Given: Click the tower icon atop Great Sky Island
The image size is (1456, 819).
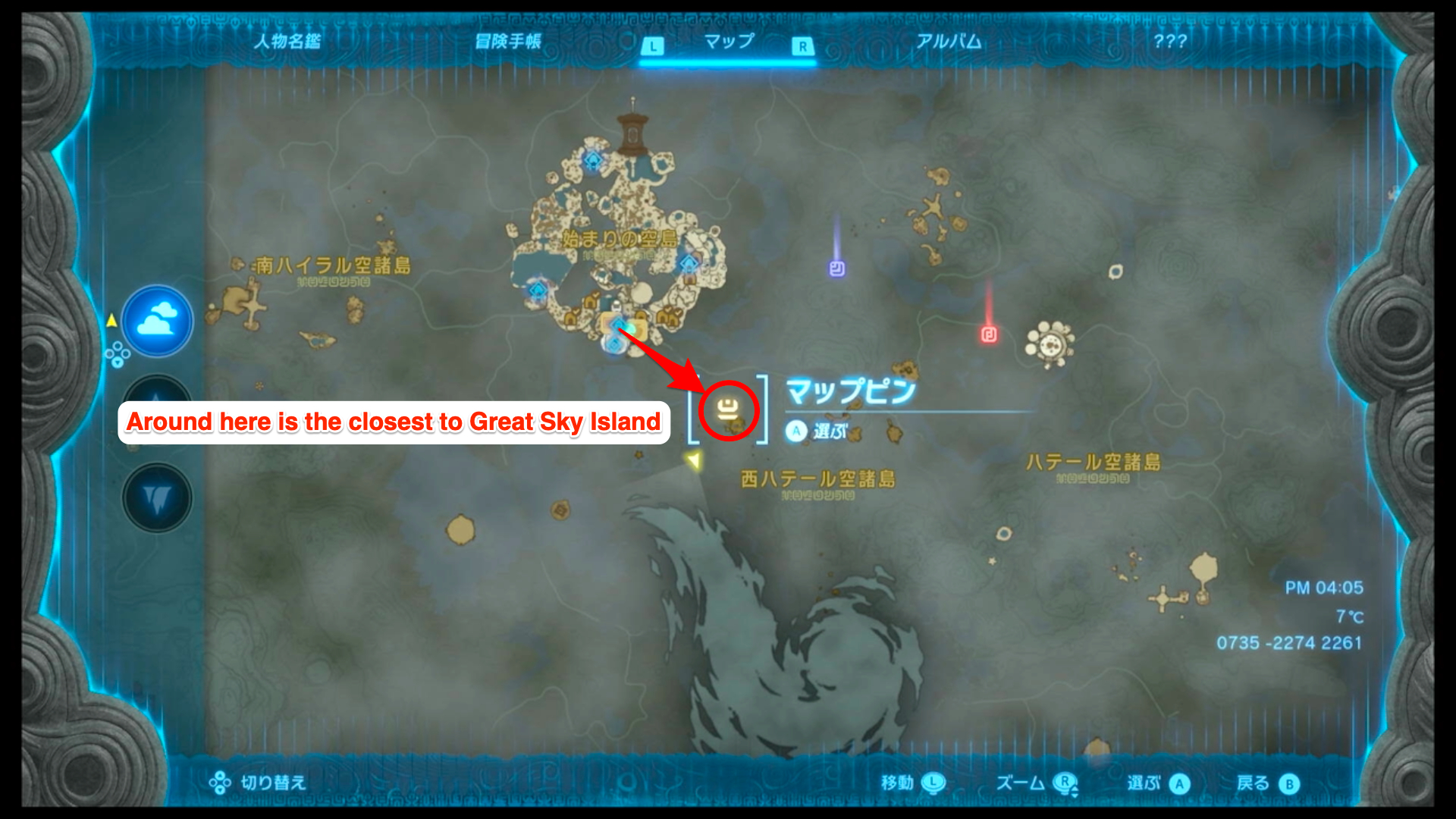Looking at the screenshot, I should (x=632, y=130).
